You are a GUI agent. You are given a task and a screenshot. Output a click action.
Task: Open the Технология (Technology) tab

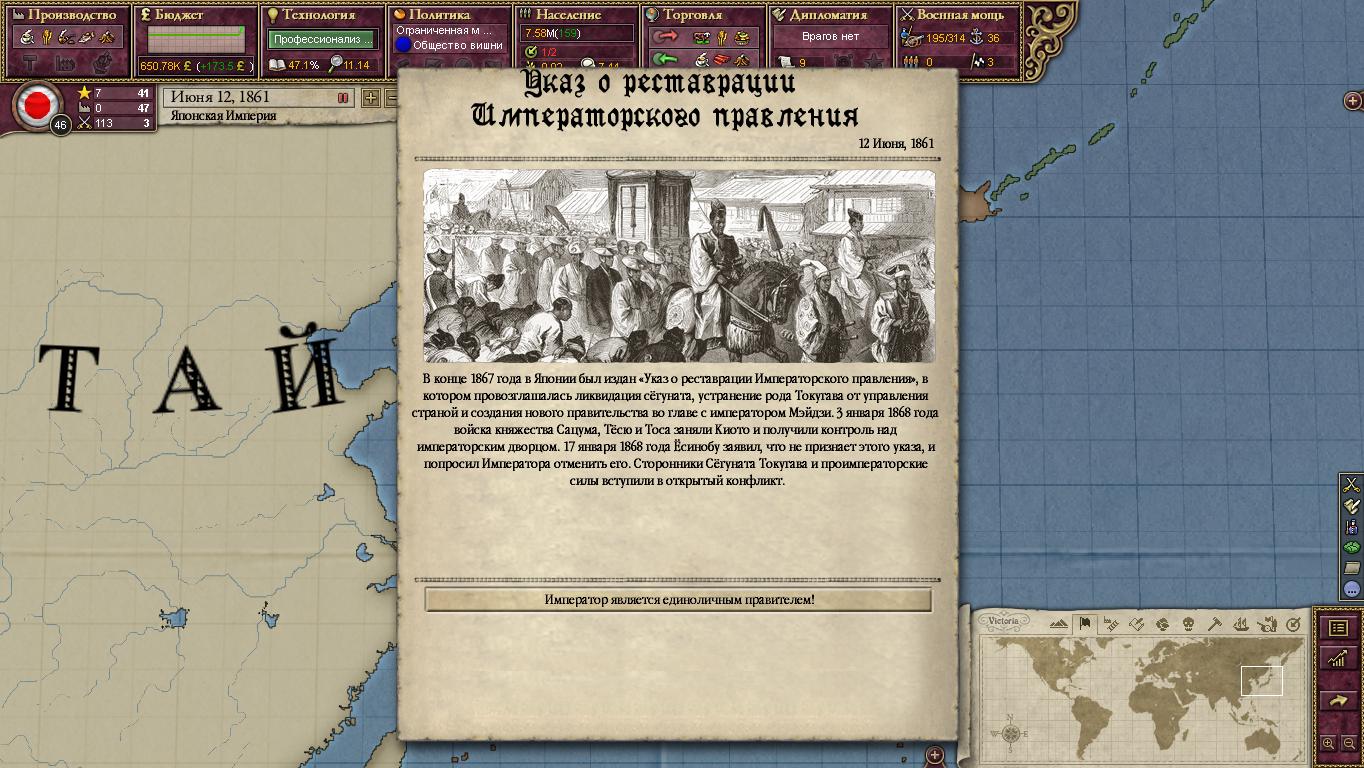323,15
